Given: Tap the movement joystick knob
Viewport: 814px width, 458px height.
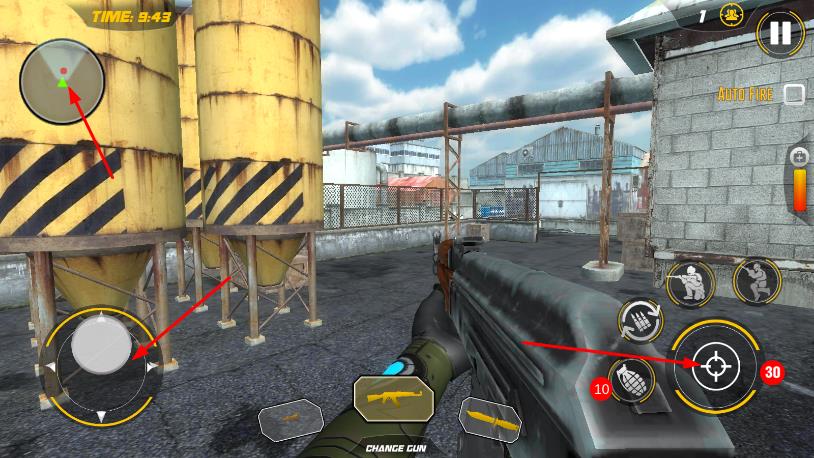Looking at the screenshot, I should [101, 342].
